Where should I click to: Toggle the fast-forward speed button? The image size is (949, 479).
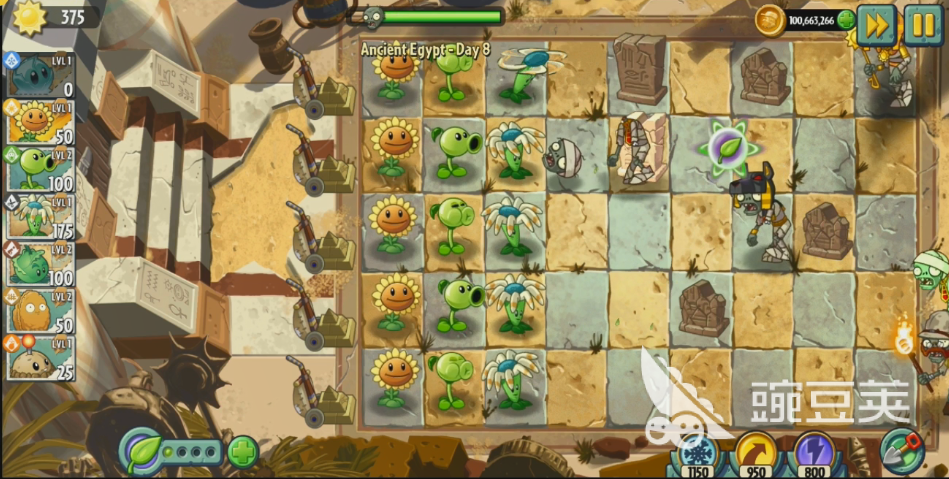(x=876, y=24)
